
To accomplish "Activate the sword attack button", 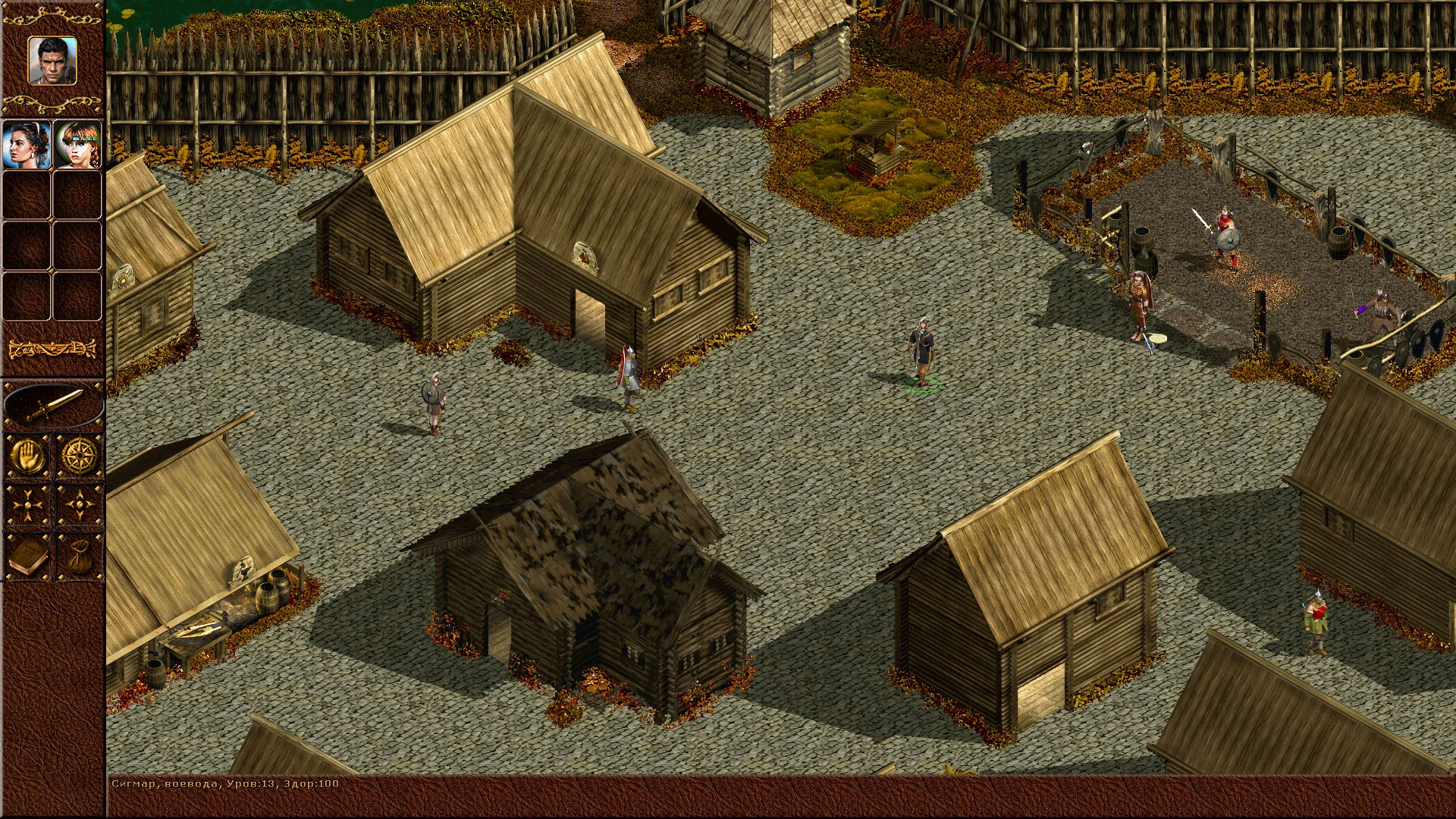I will (x=53, y=406).
